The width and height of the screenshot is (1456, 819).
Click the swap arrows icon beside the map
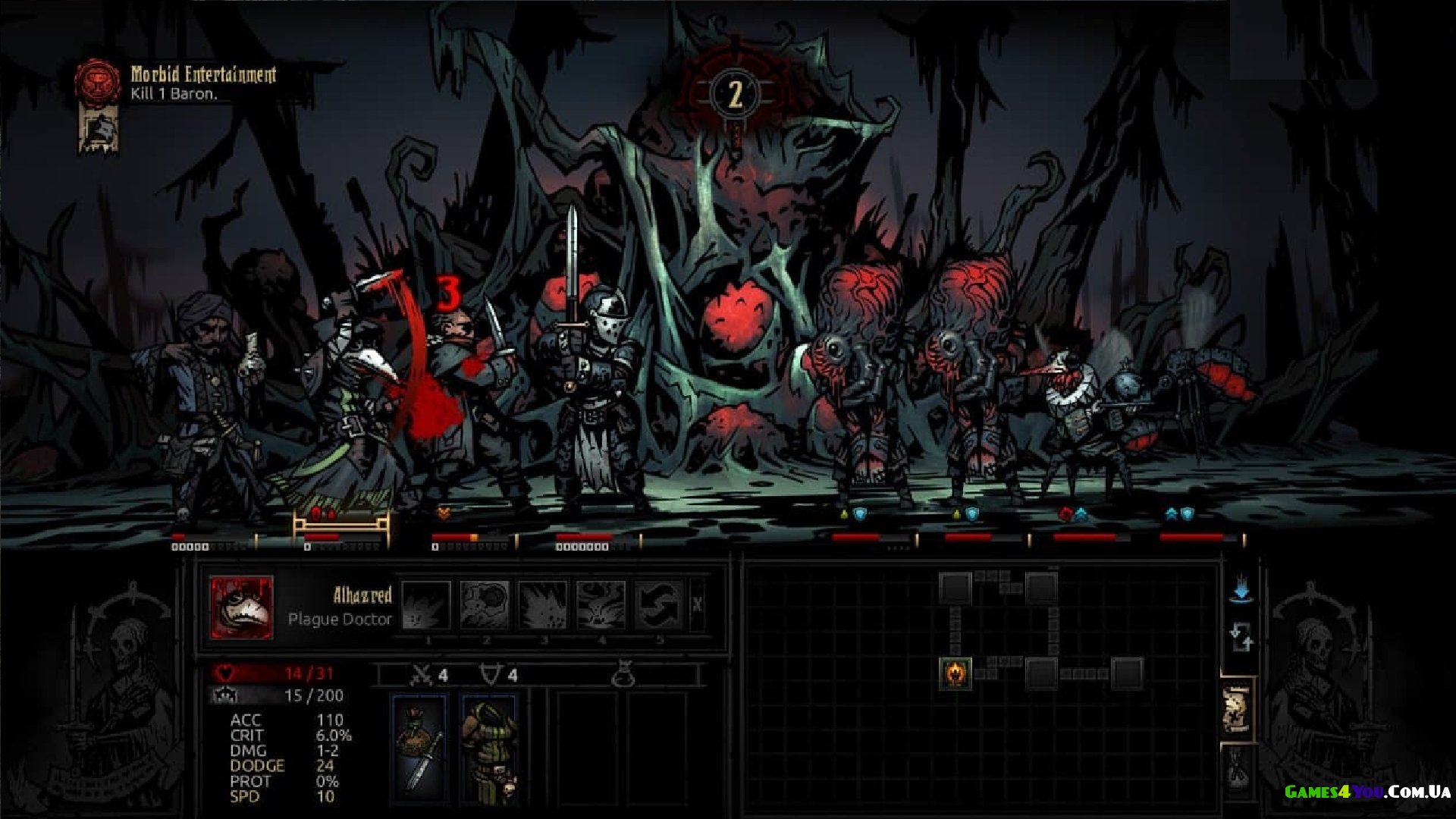pos(1241,637)
